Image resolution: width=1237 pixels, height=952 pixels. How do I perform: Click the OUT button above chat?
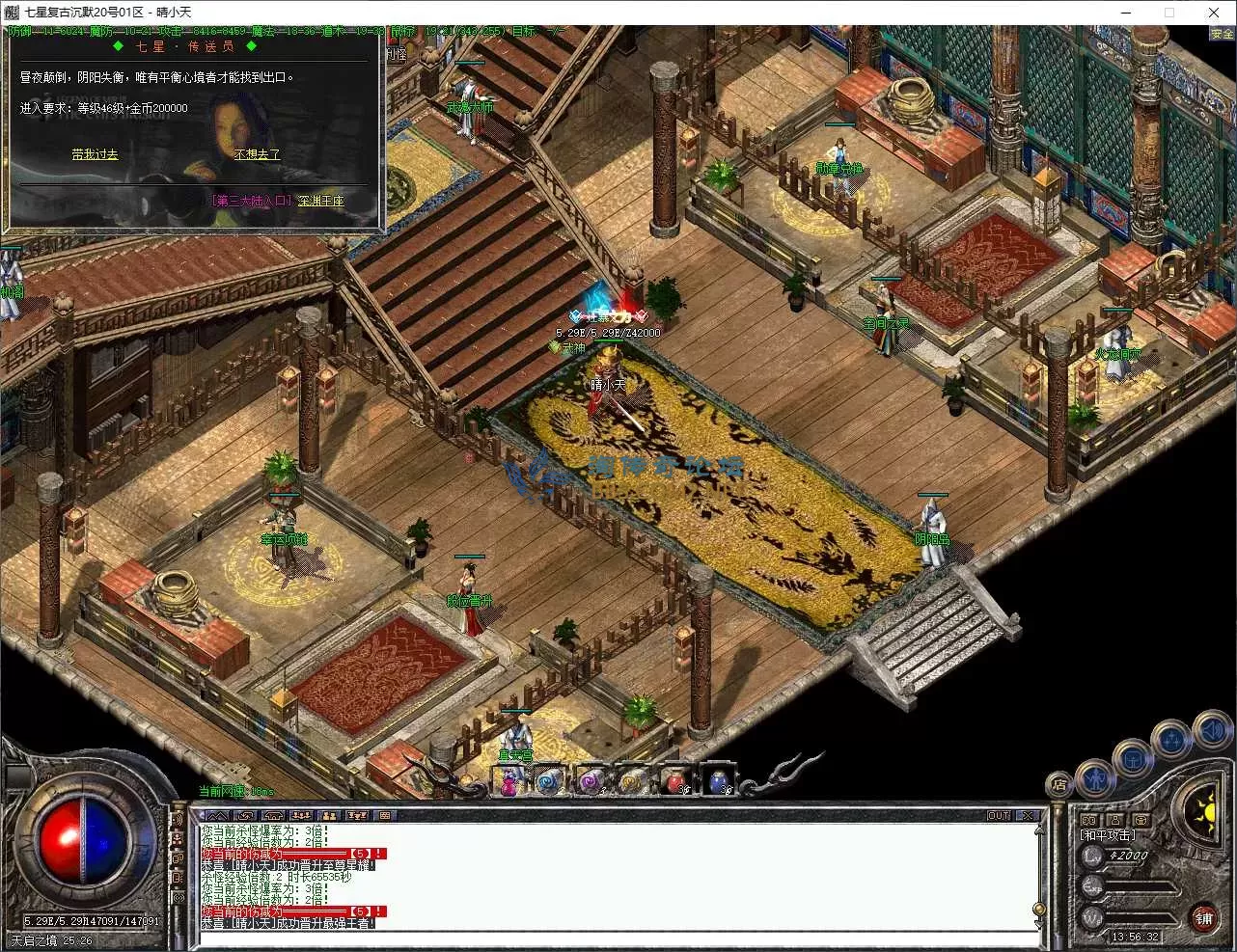point(999,816)
